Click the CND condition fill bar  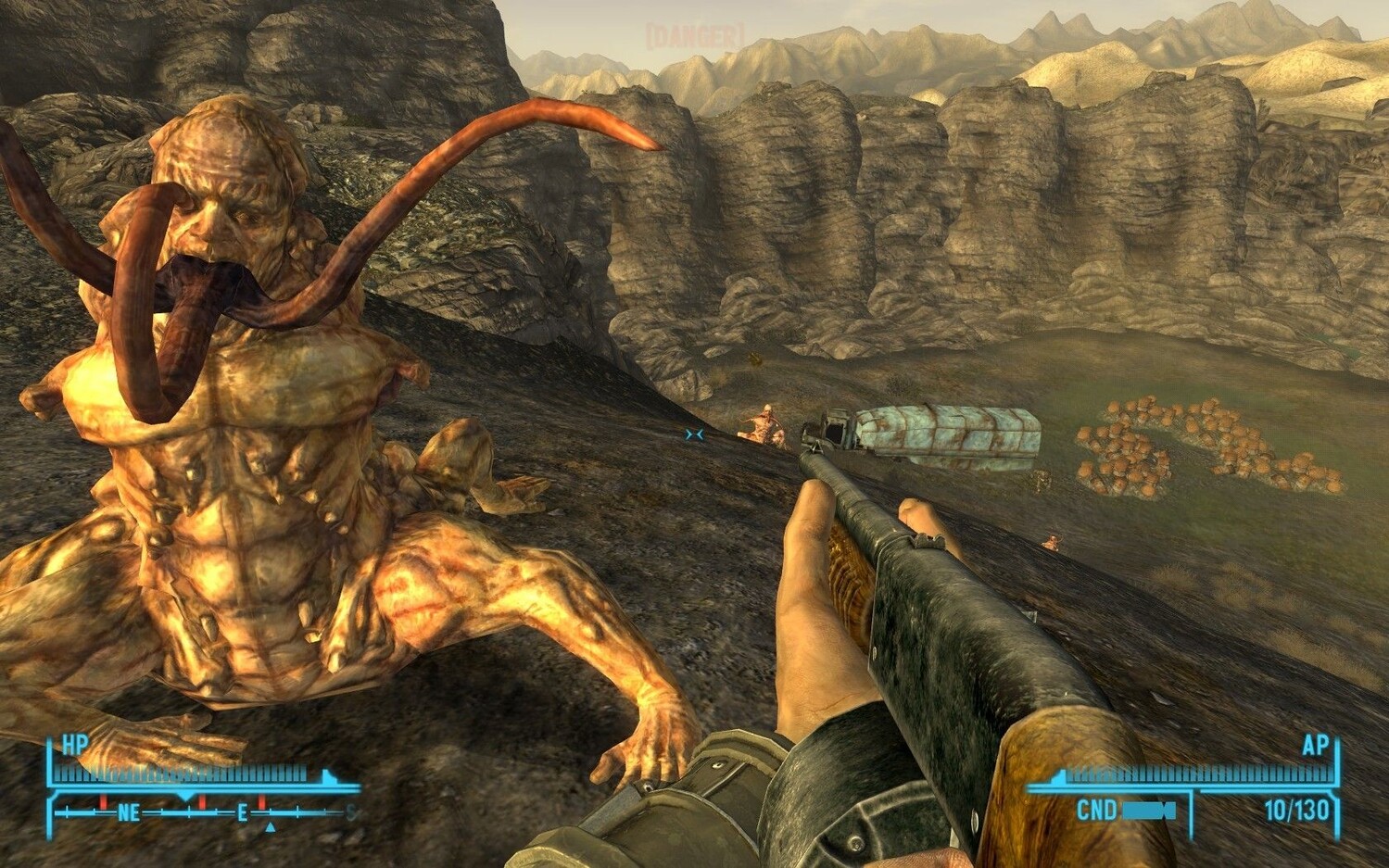click(x=1147, y=811)
